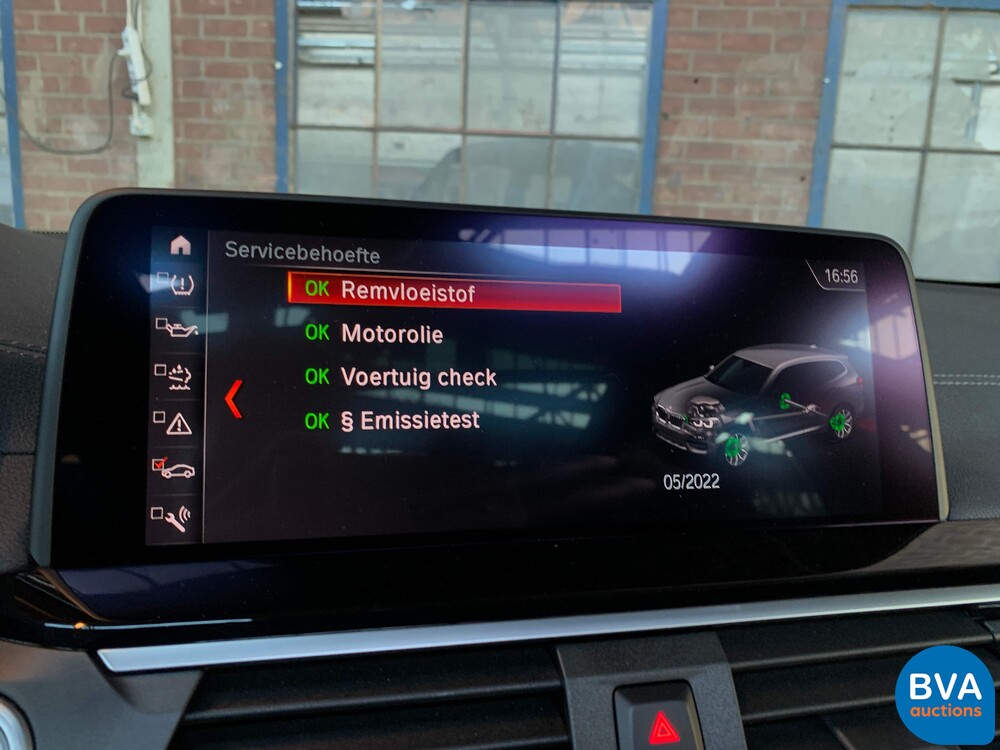Open the Emissietest entry
This screenshot has height=750, width=1000.
410,421
